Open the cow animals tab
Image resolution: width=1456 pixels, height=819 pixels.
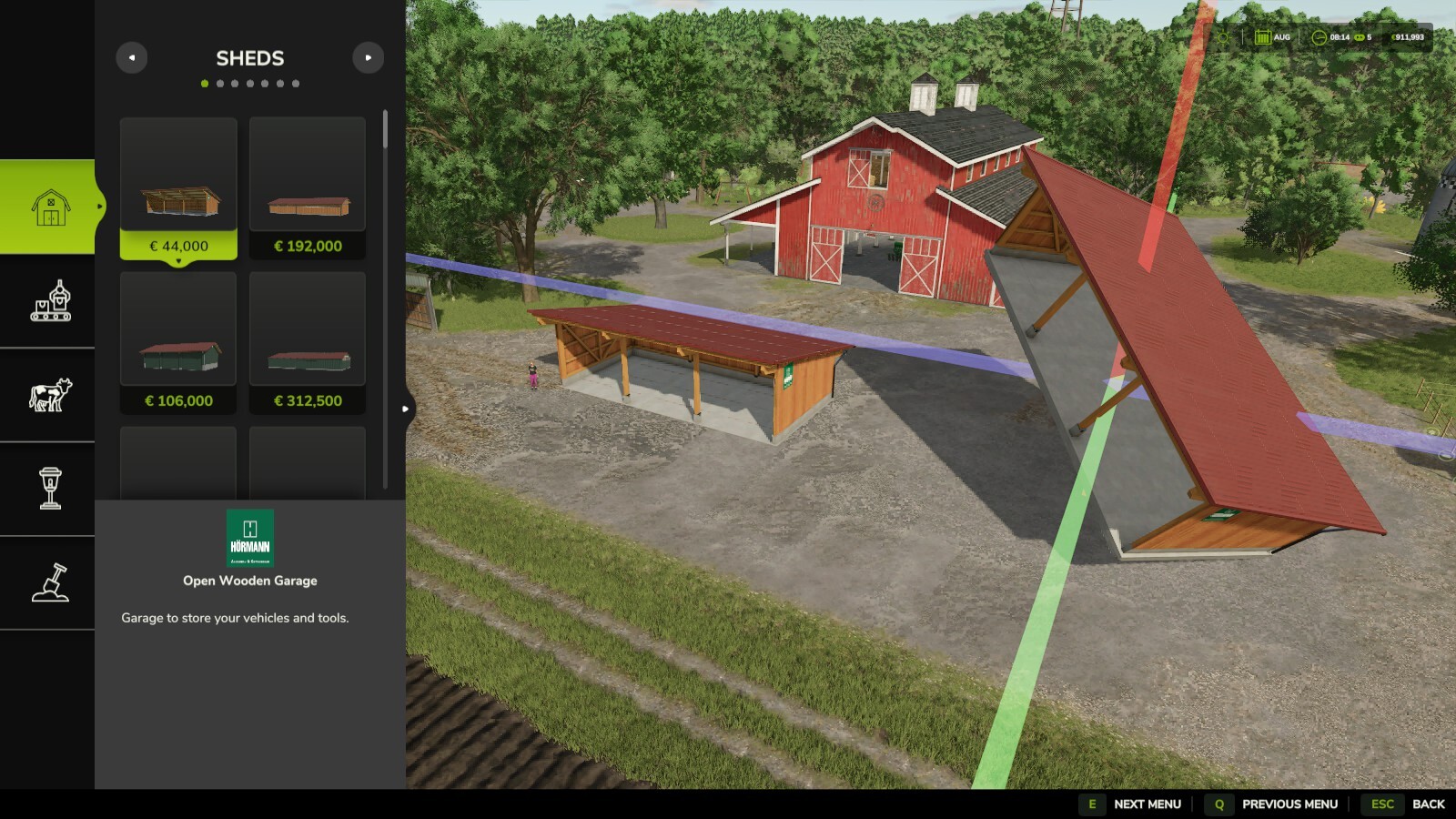[x=50, y=395]
